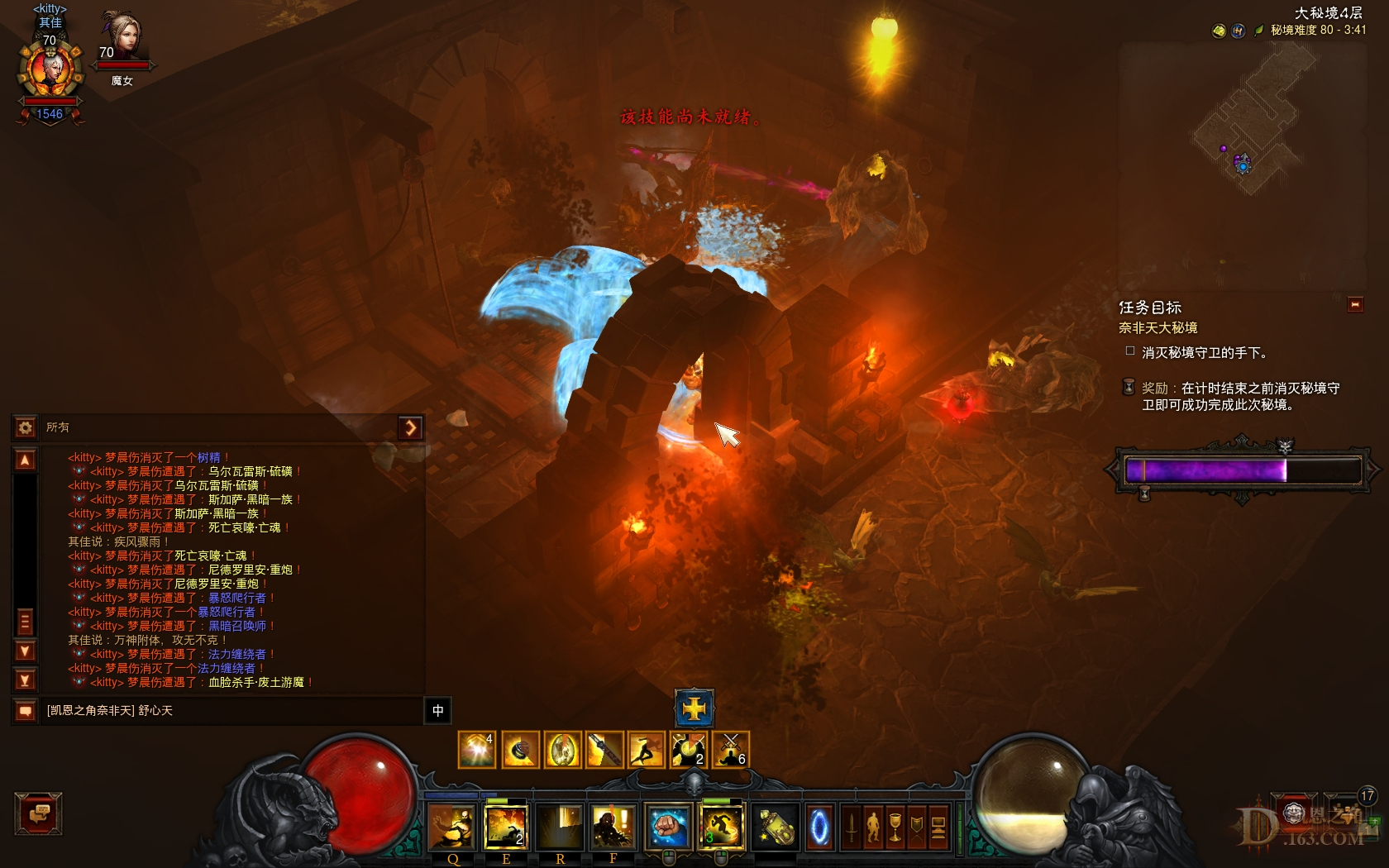This screenshot has width=1389, height=868.
Task: Use the E slot skill with charges
Action: click(x=506, y=827)
